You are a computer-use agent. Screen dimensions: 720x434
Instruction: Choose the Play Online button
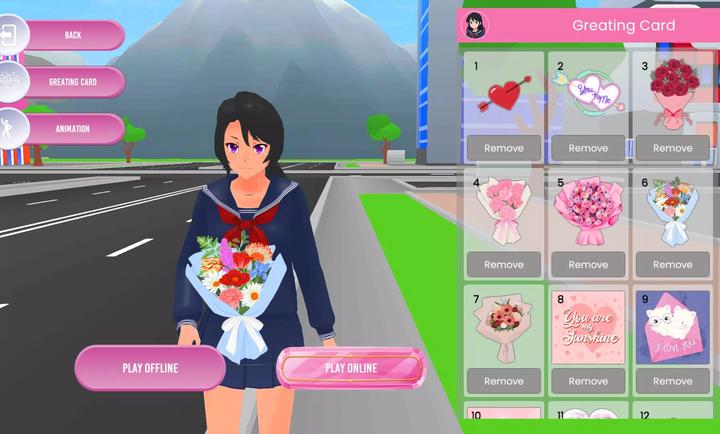[x=351, y=368]
